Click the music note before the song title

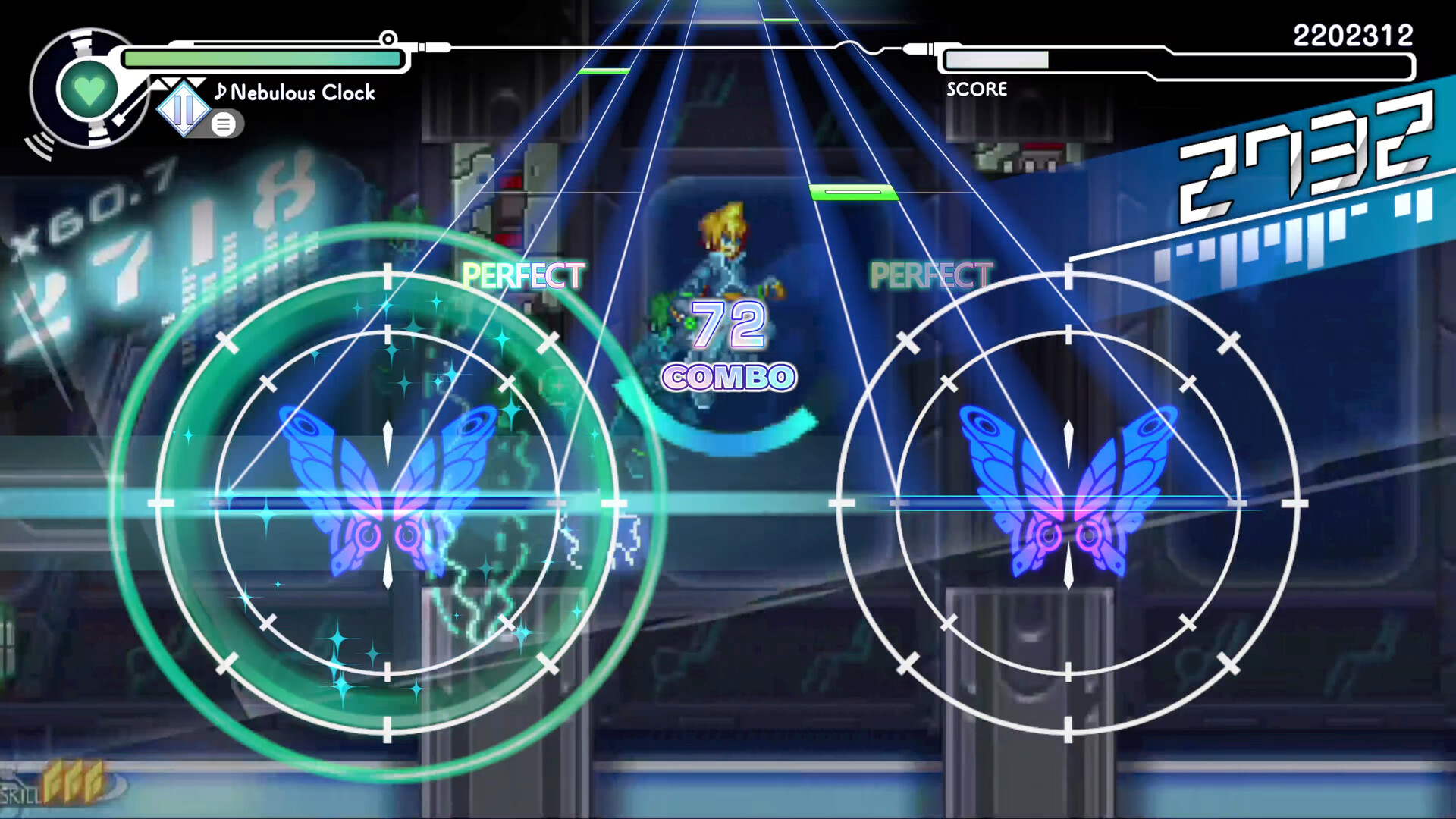(x=221, y=93)
